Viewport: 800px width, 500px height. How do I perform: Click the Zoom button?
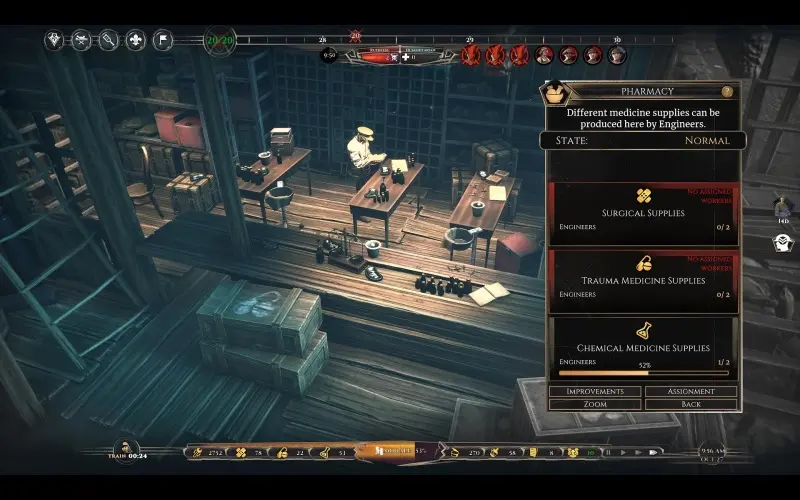(x=596, y=404)
